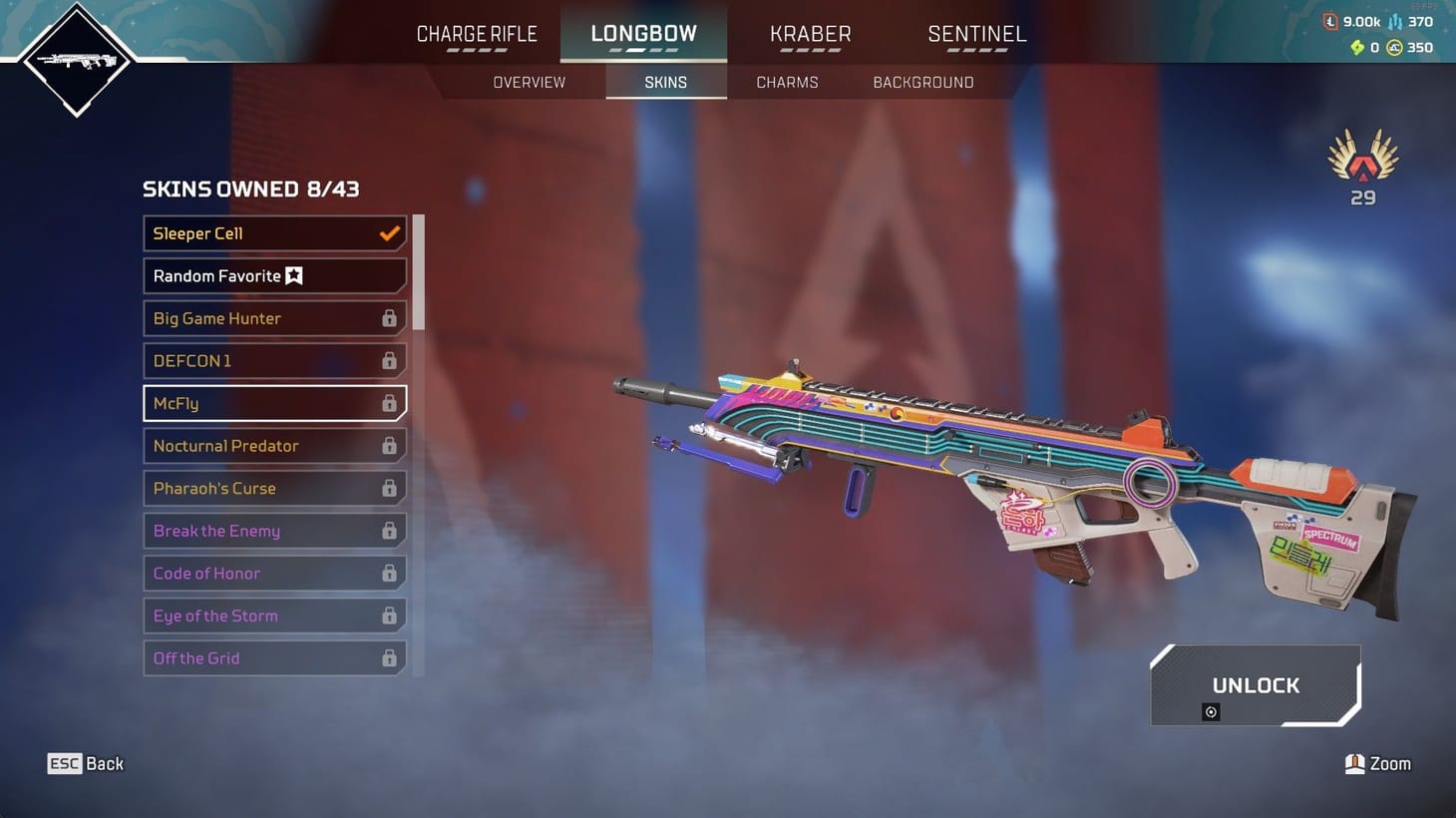Activate Zoom on the weapon preview
Viewport: 1456px width, 818px height.
[x=1380, y=763]
